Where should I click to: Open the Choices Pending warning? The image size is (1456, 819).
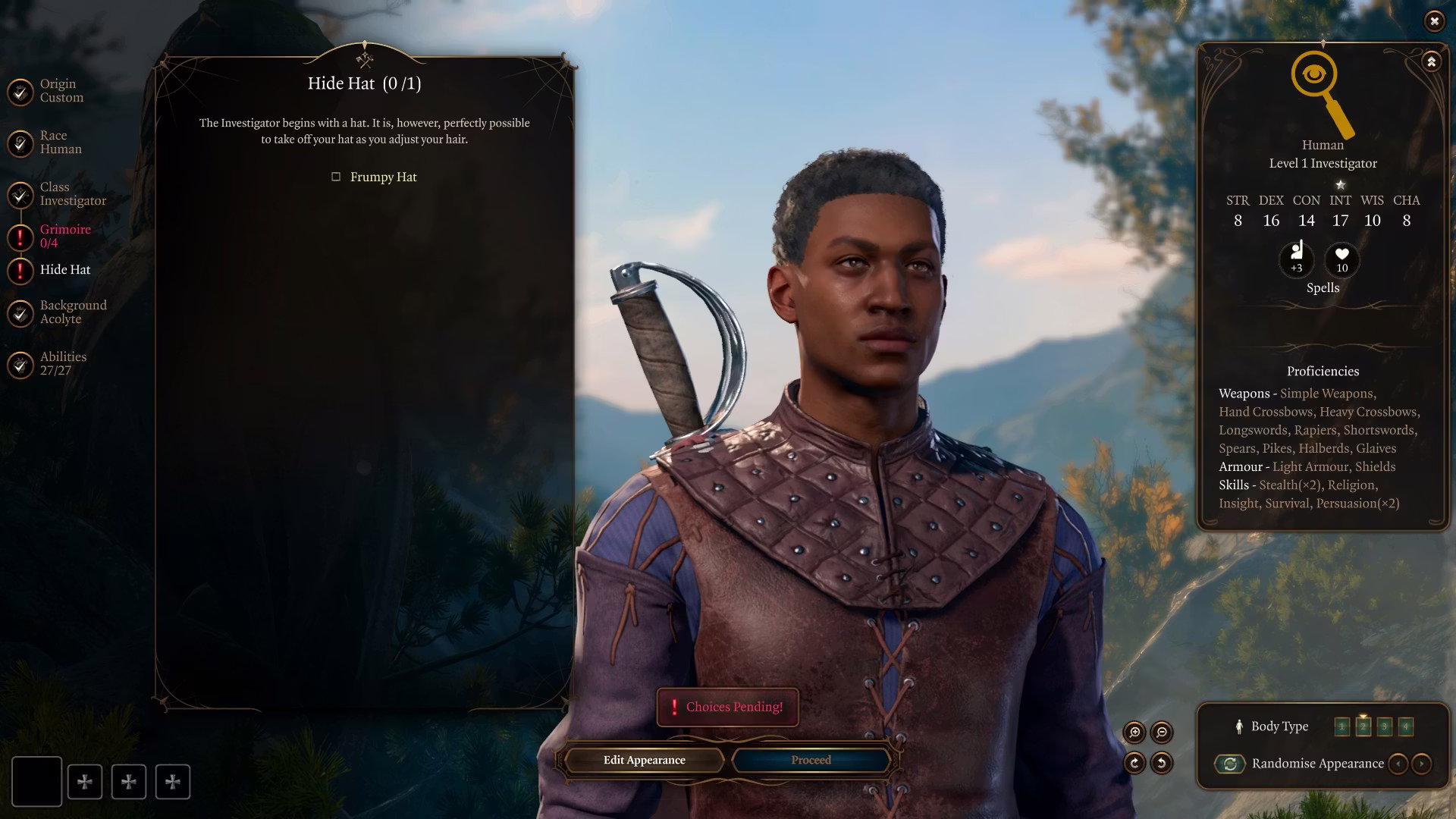pos(727,707)
